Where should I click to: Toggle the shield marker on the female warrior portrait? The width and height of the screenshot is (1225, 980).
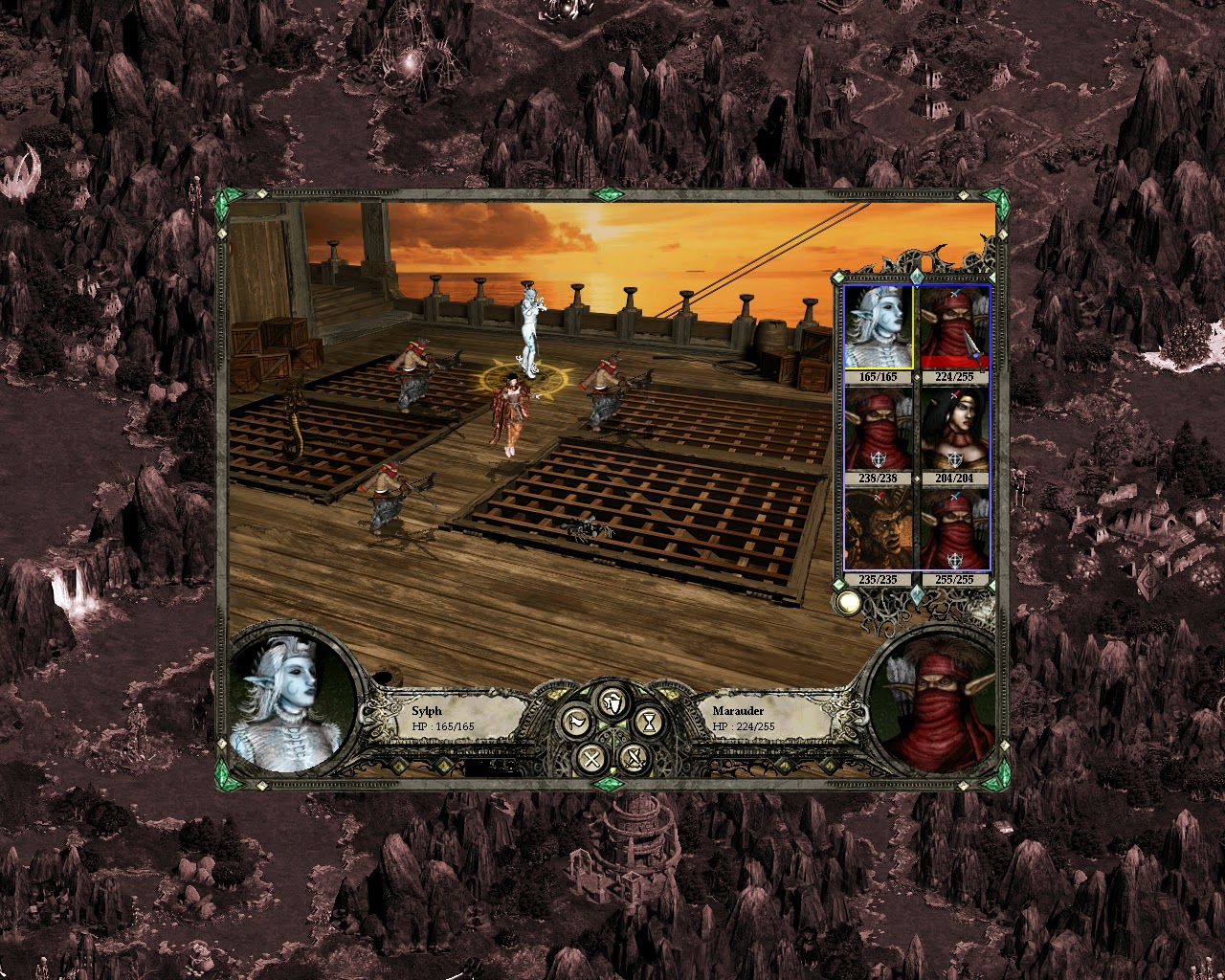point(955,457)
